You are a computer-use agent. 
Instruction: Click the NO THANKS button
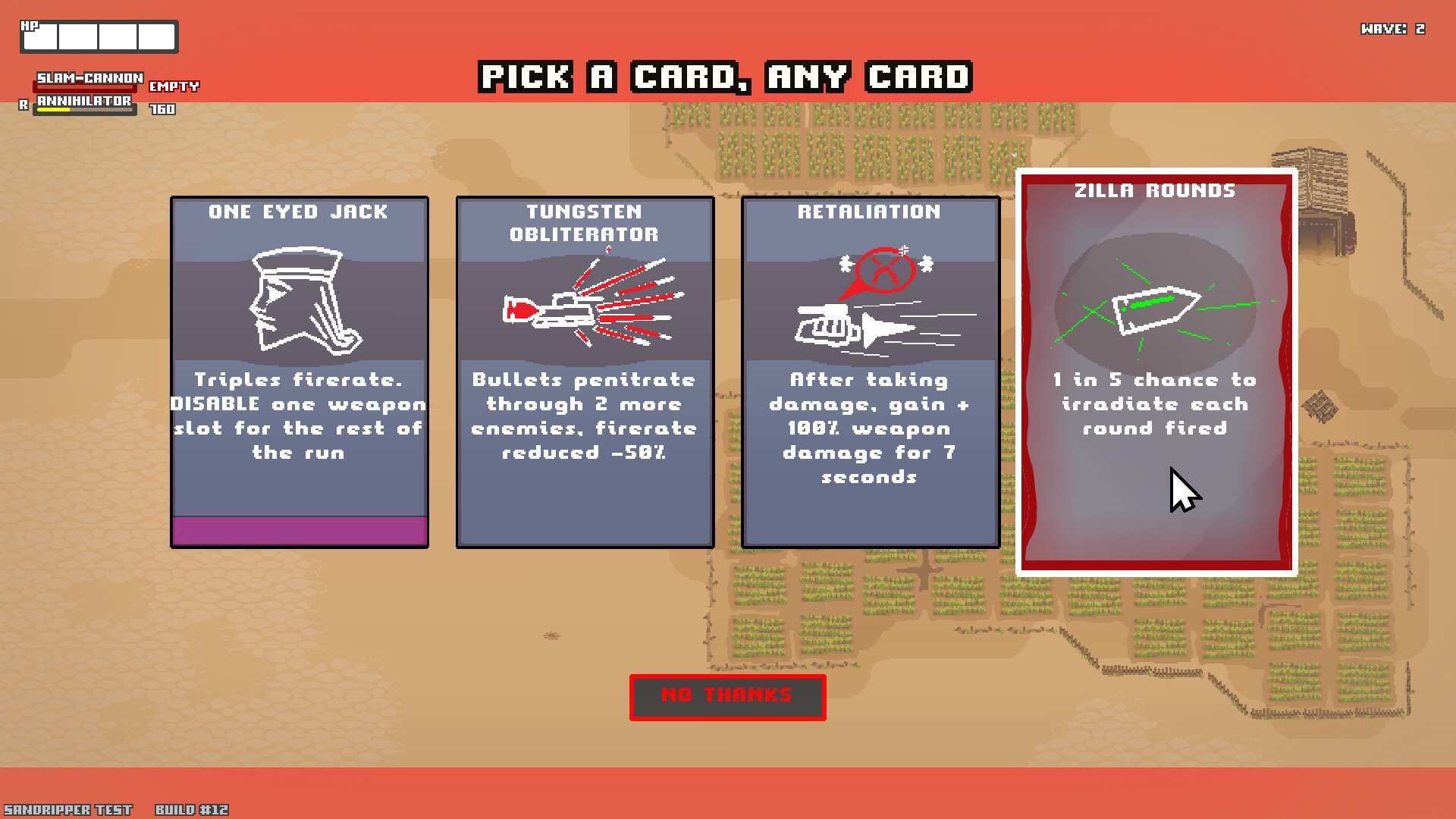pyautogui.click(x=727, y=697)
